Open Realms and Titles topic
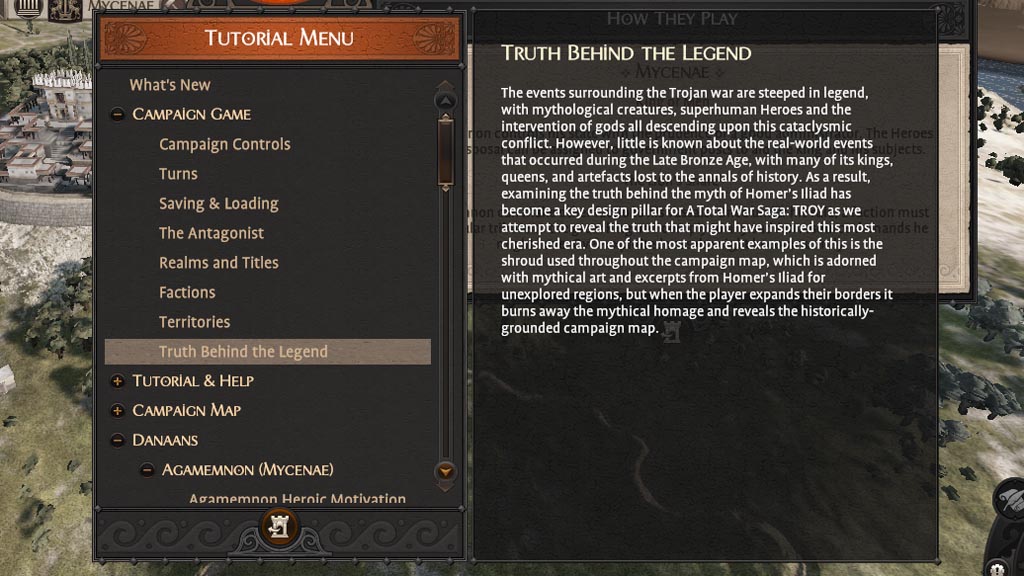The width and height of the screenshot is (1024, 576). click(x=218, y=263)
